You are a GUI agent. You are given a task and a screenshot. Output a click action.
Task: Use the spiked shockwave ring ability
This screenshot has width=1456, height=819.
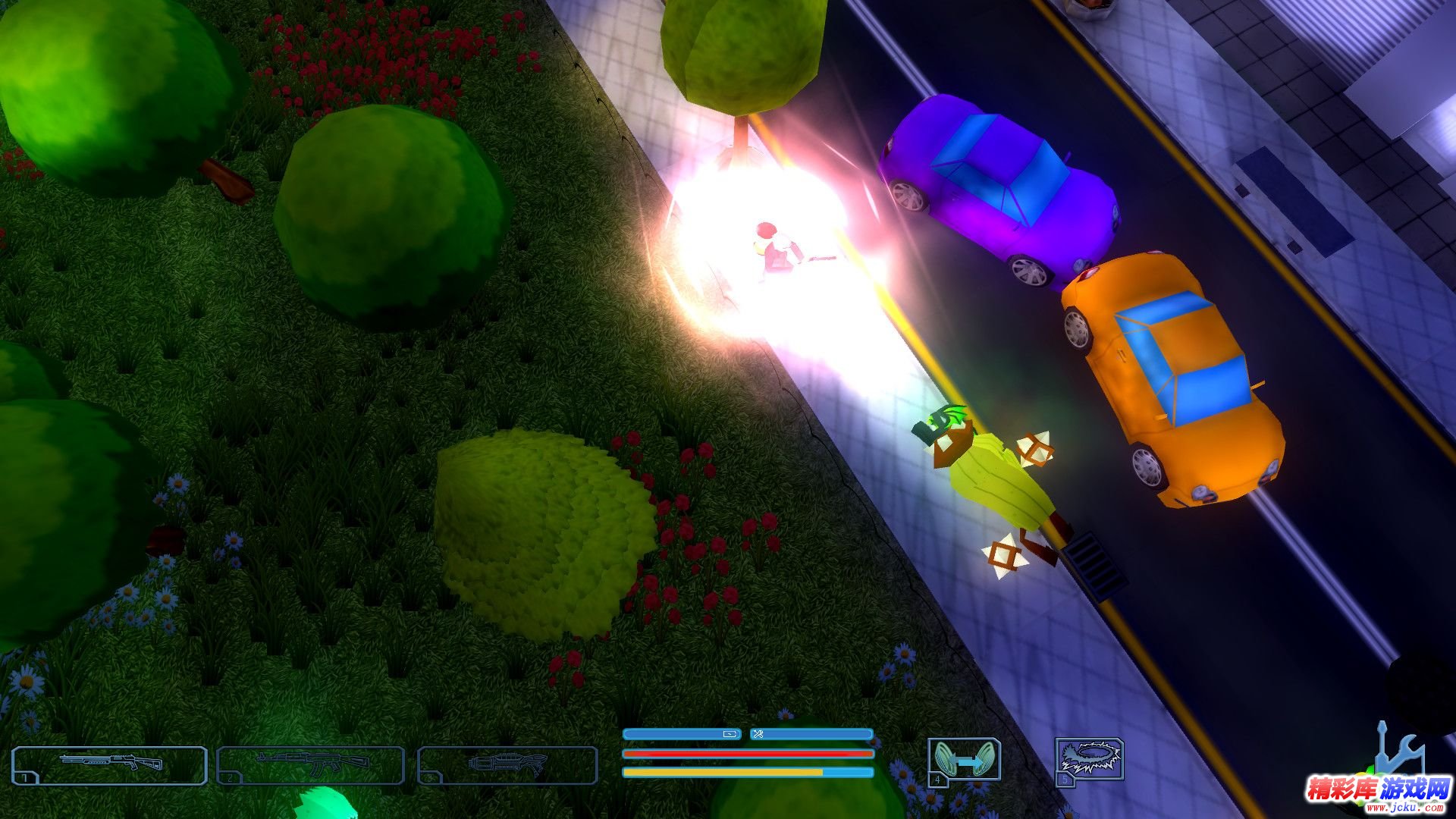[1090, 761]
